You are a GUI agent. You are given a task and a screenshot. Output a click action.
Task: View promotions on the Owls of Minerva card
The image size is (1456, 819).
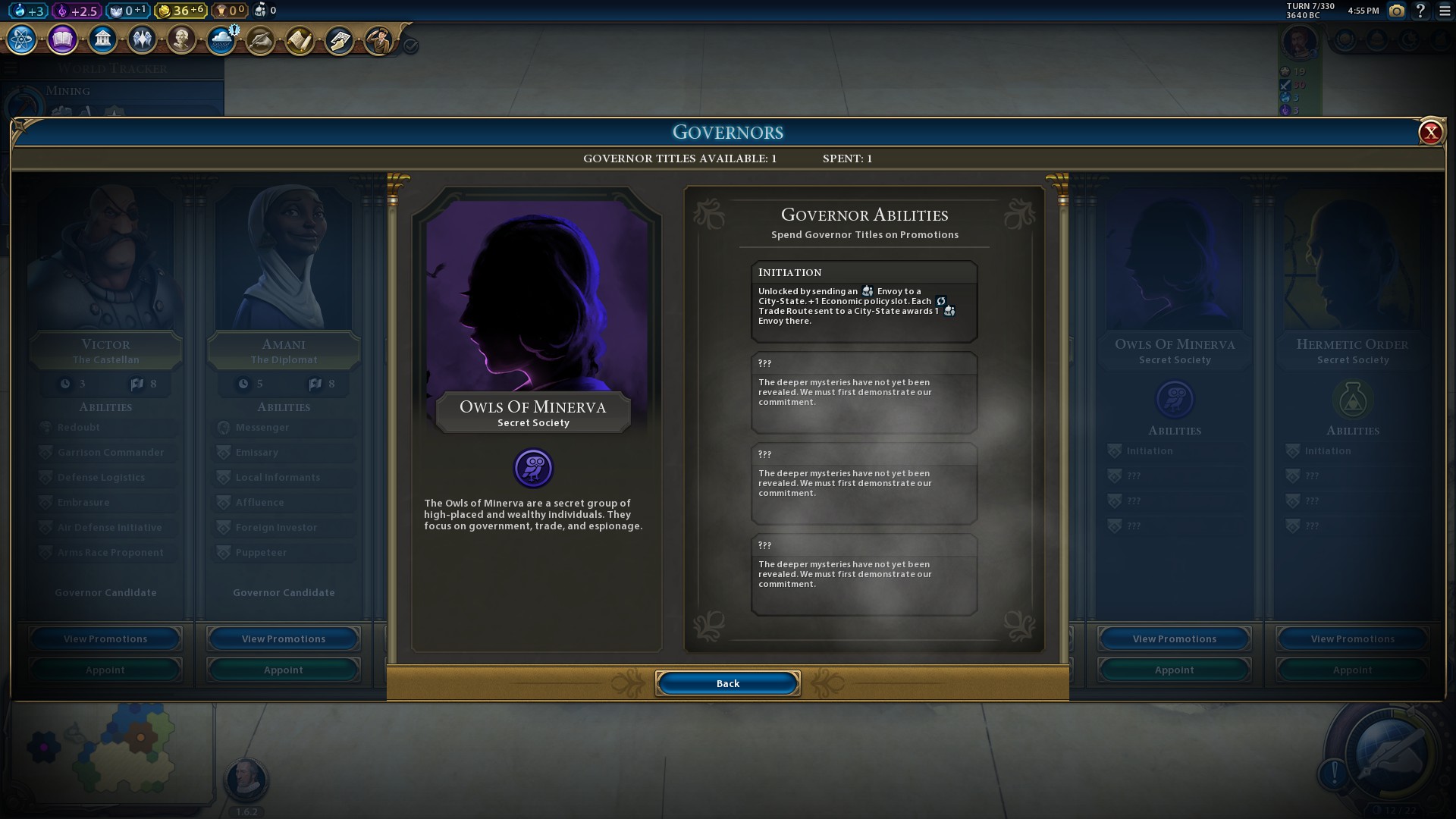coord(1174,639)
